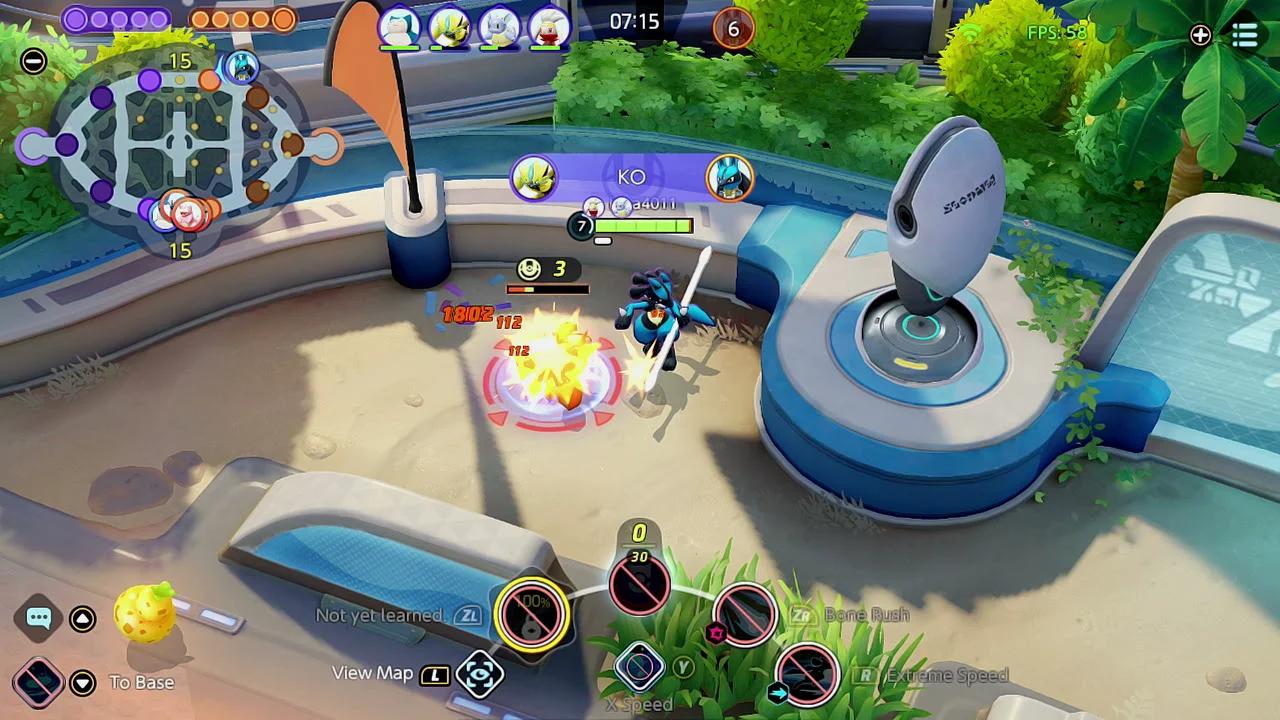Viewport: 1280px width, 720px height.
Task: Tap the View Map eye icon
Action: 478,674
